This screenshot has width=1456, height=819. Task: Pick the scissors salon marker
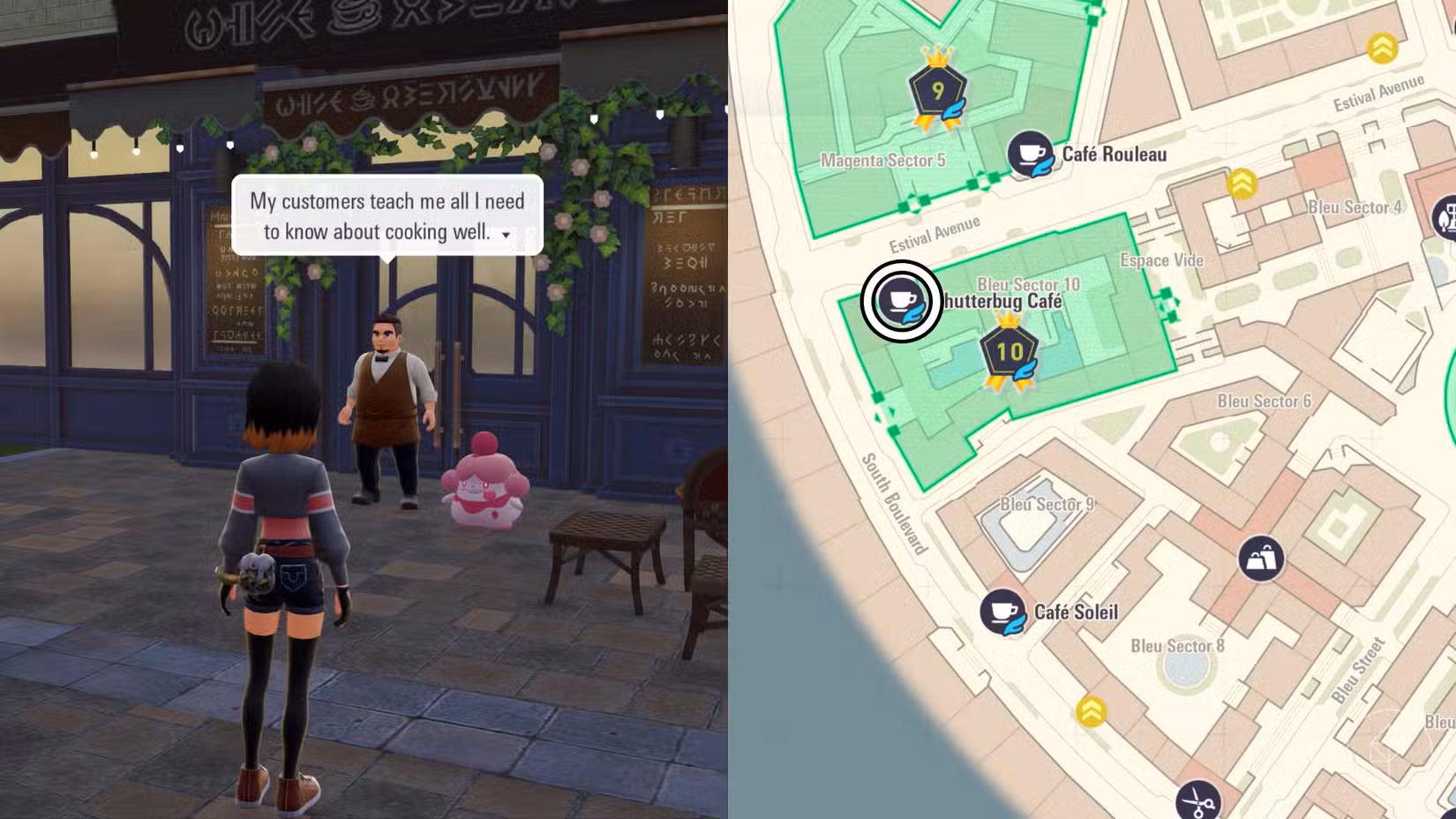click(1197, 800)
